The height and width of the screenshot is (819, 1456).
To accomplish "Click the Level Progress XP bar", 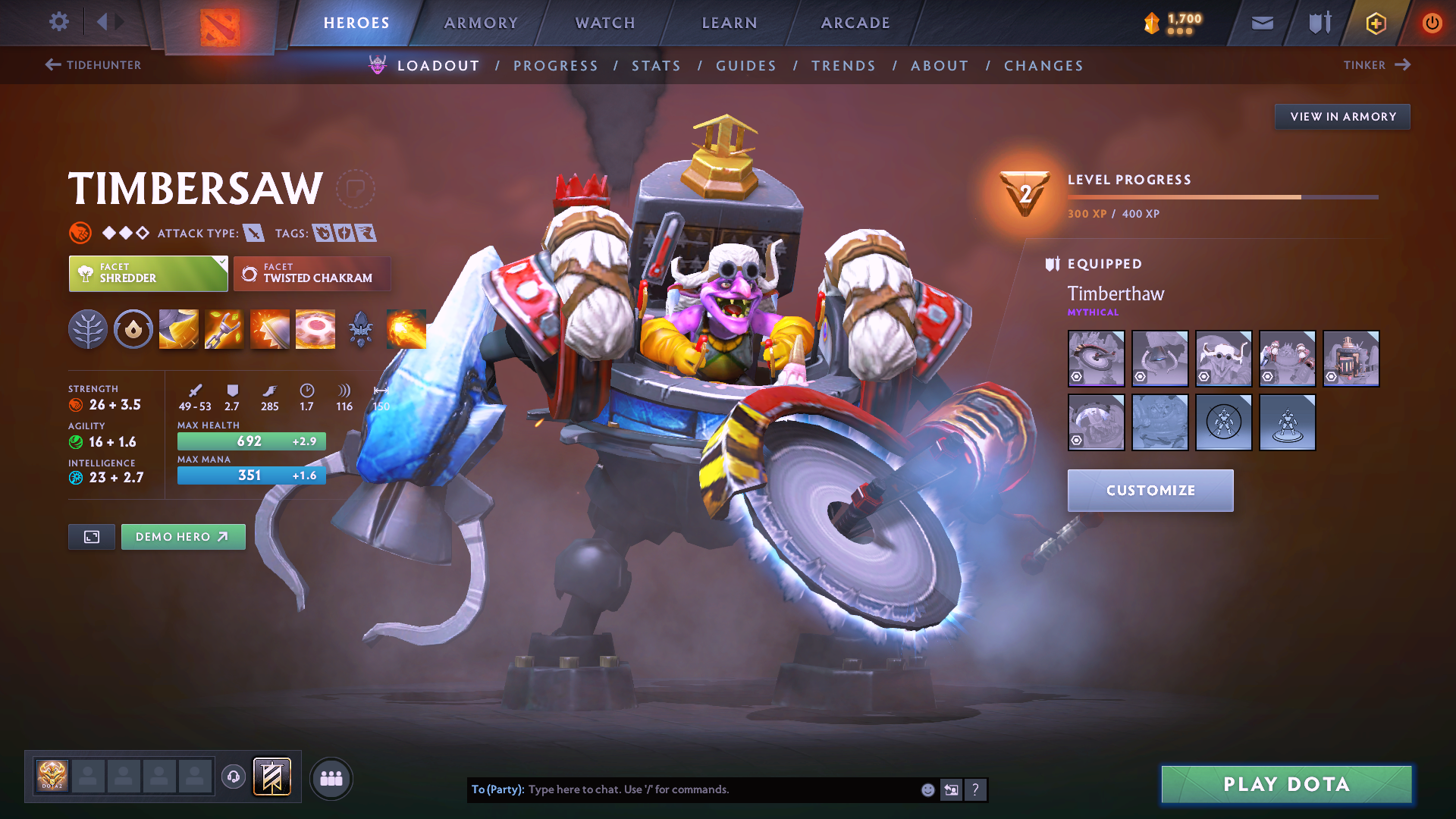I will click(1221, 196).
